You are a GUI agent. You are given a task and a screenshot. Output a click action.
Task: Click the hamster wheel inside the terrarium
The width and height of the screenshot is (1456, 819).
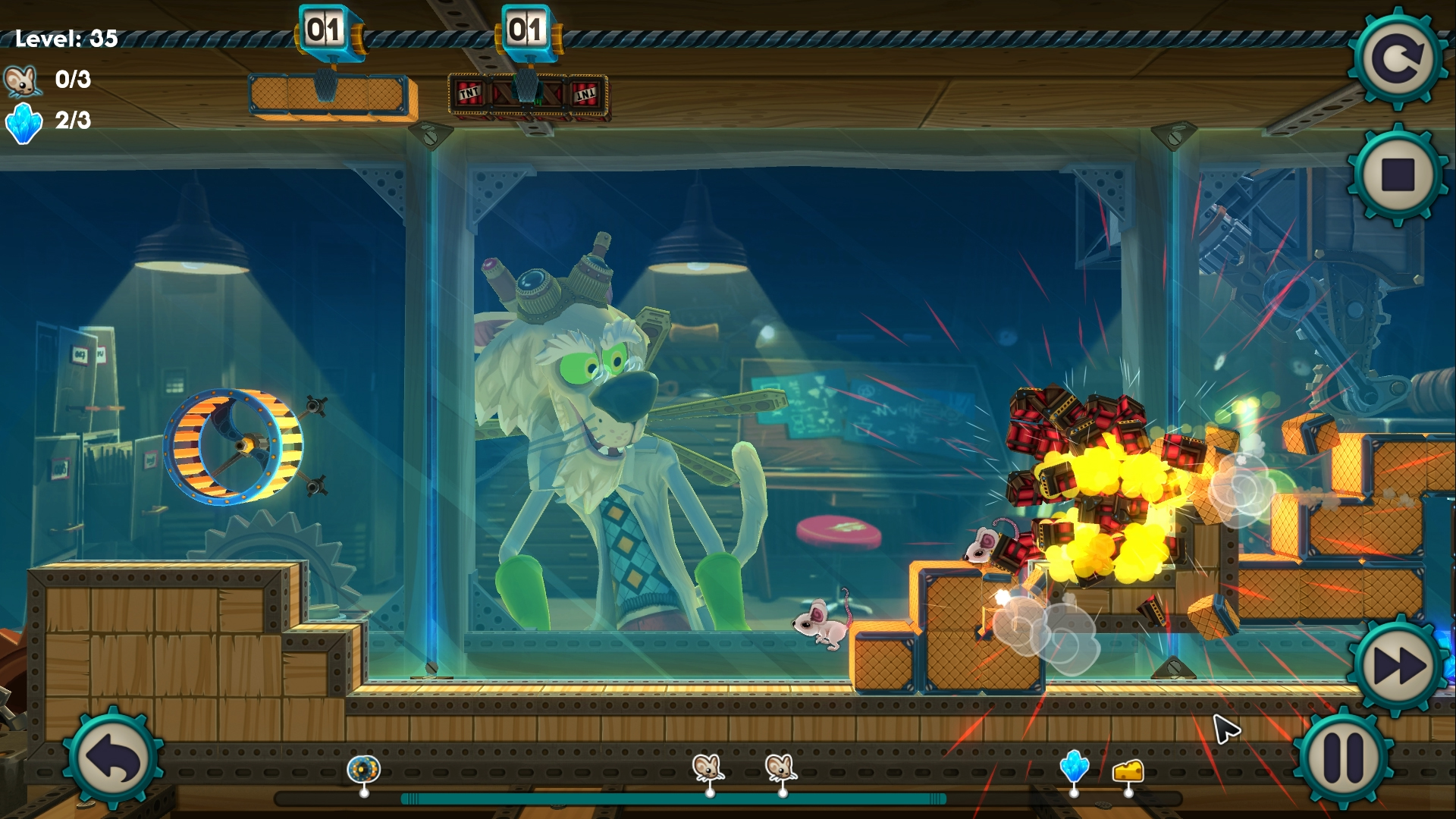tap(235, 446)
